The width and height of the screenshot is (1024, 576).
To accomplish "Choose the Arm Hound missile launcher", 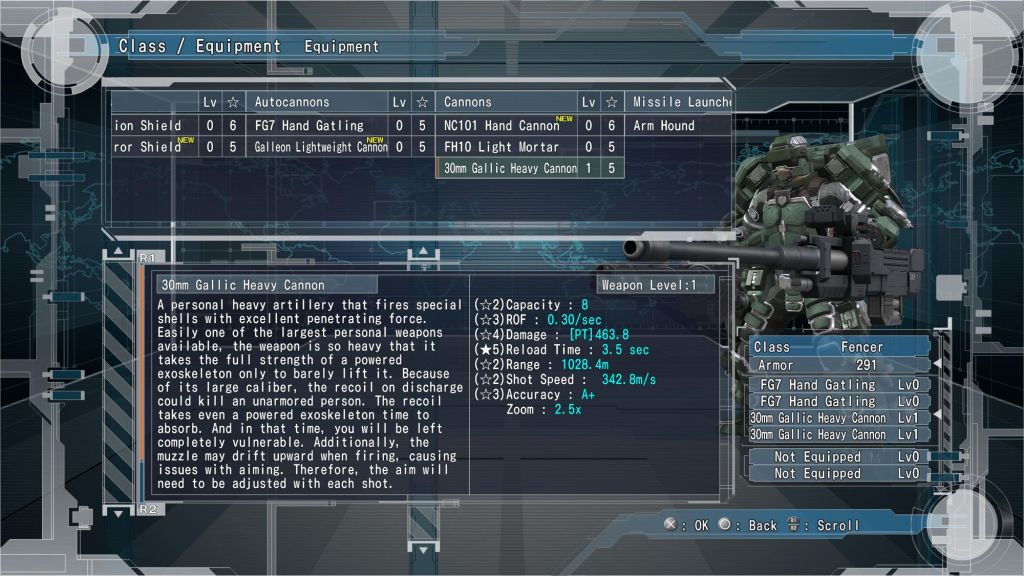I will 664,125.
